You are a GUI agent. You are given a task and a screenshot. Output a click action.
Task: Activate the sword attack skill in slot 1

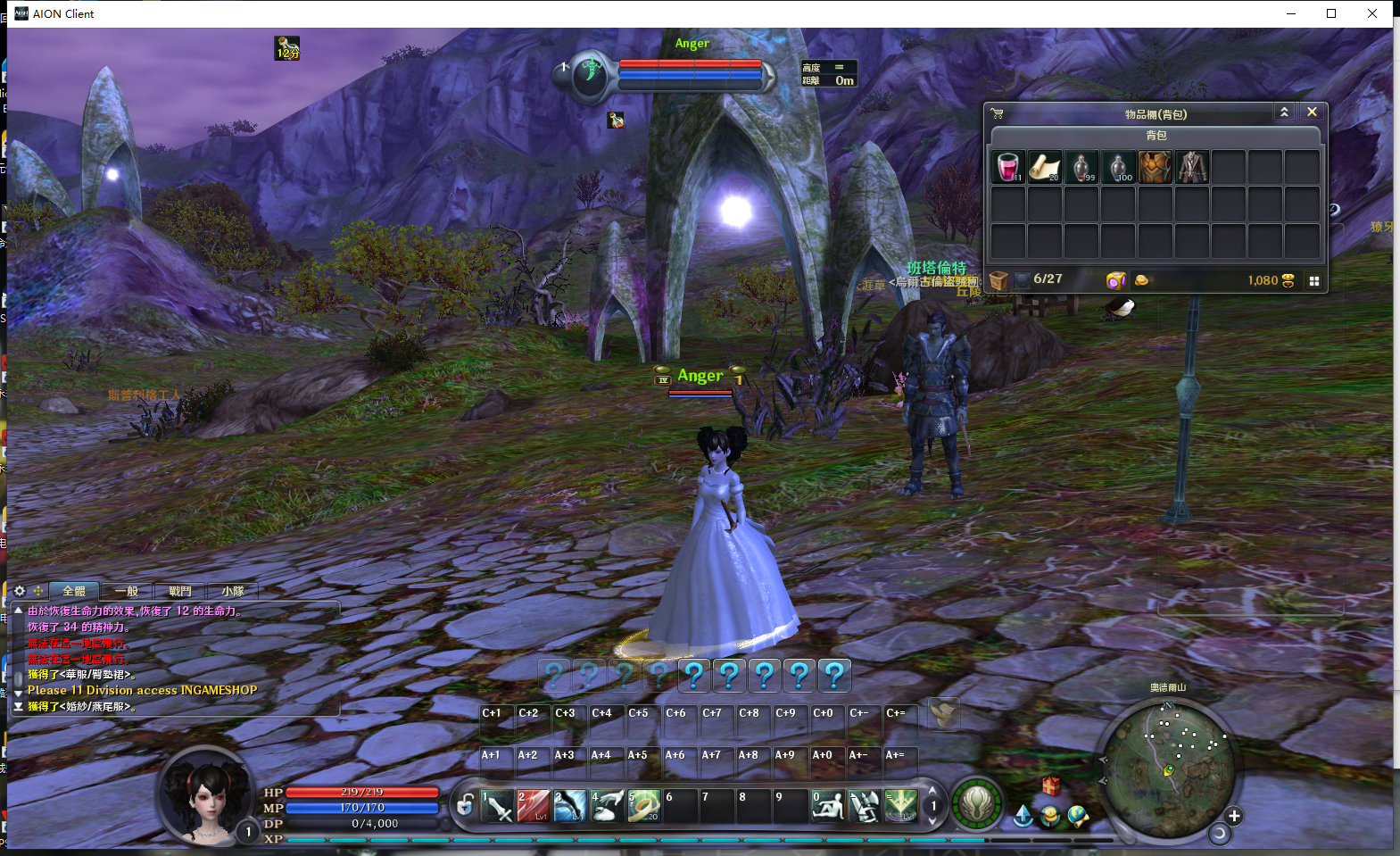pos(497,806)
